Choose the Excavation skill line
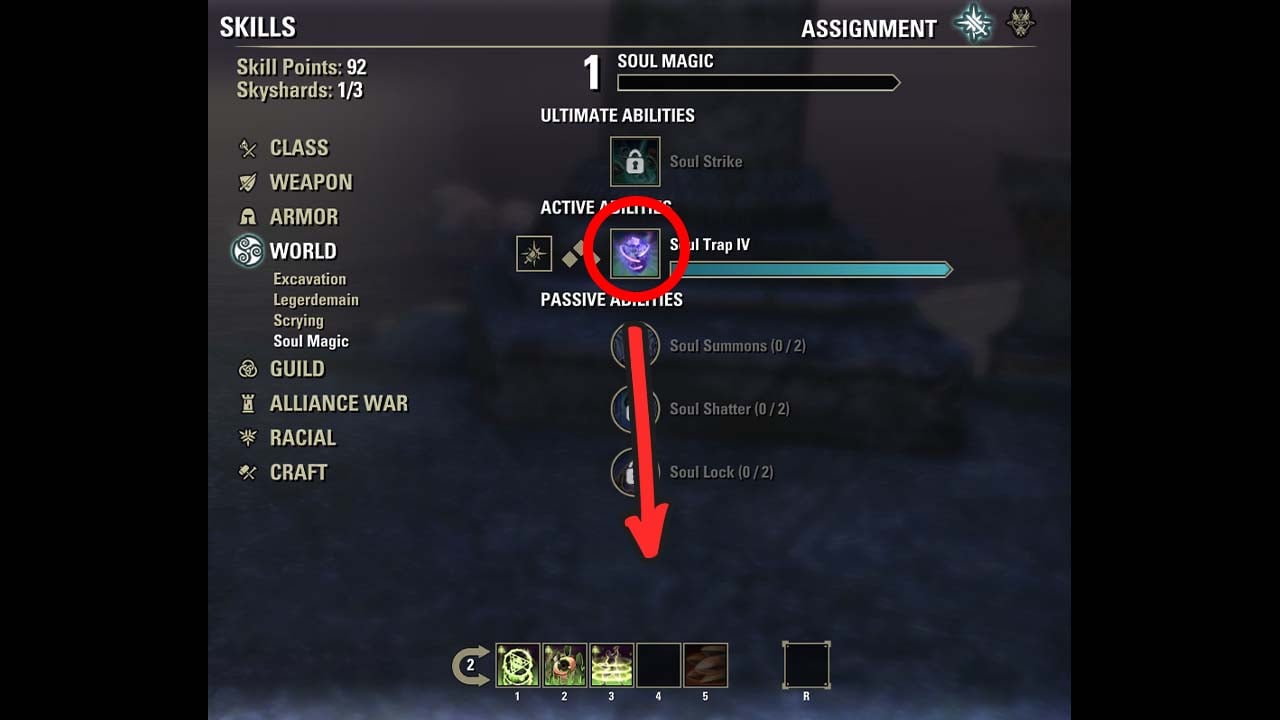The image size is (1280, 720). (309, 279)
